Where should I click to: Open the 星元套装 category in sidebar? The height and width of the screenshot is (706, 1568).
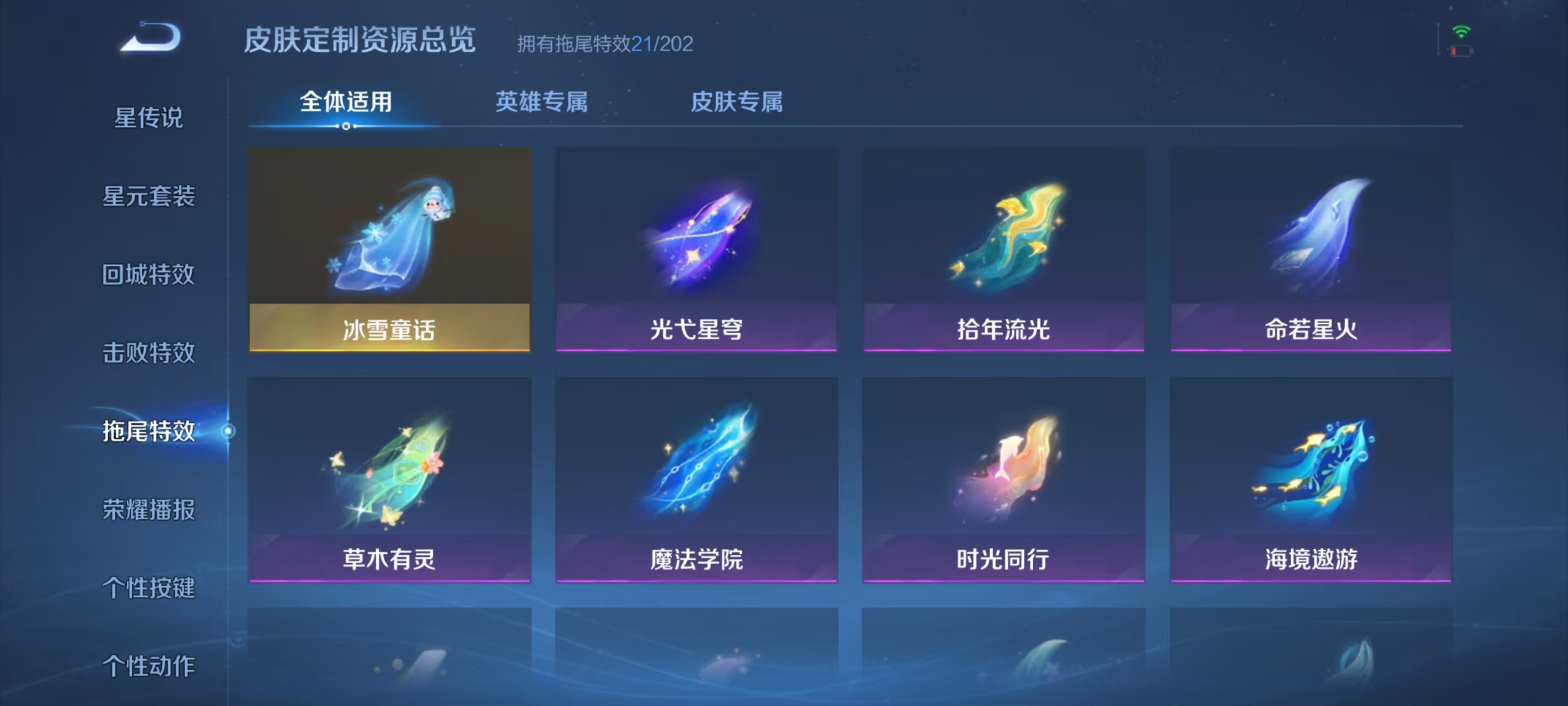(x=148, y=197)
